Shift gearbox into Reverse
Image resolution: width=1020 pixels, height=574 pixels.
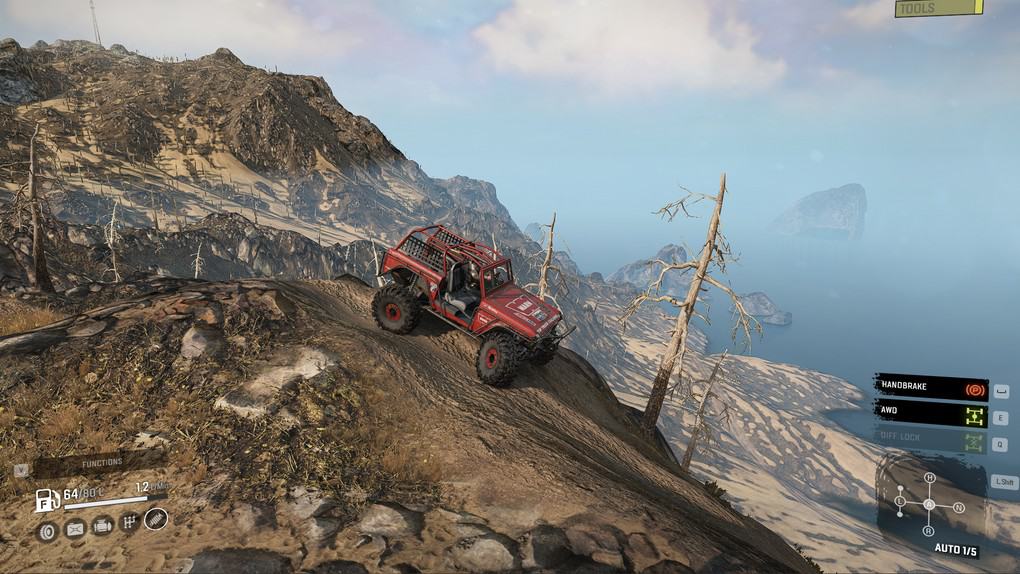[x=929, y=530]
